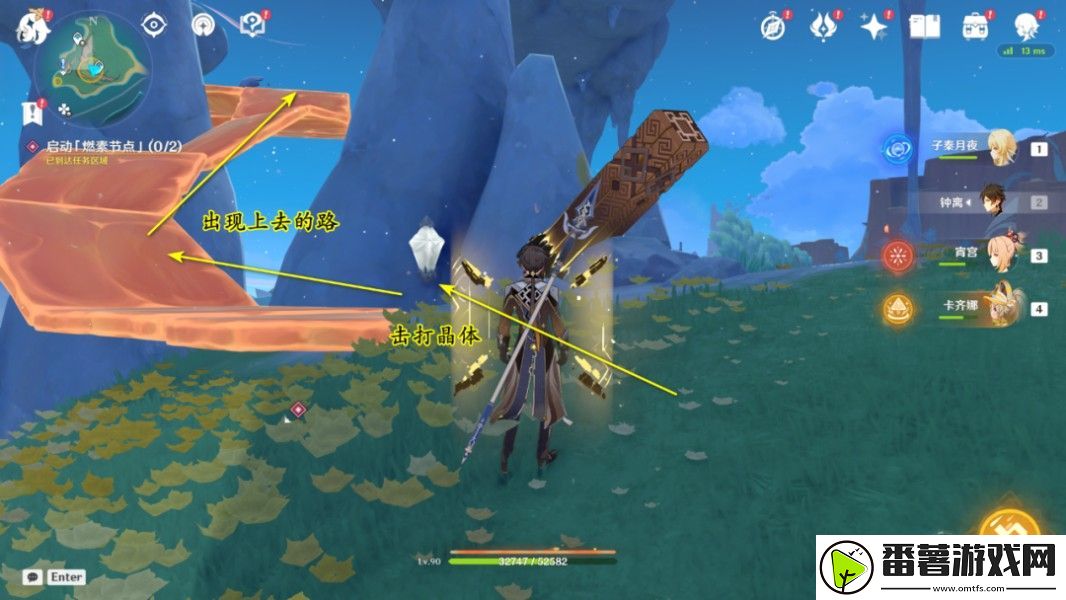Open the inventory backpack
This screenshot has height=600, width=1066.
point(975,27)
